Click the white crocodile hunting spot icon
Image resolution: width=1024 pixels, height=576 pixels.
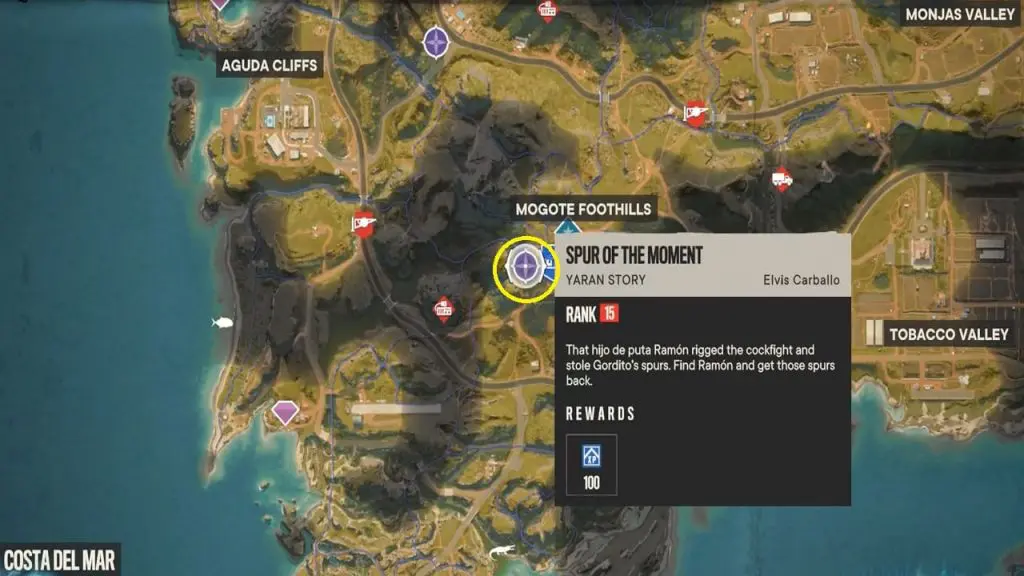point(499,551)
